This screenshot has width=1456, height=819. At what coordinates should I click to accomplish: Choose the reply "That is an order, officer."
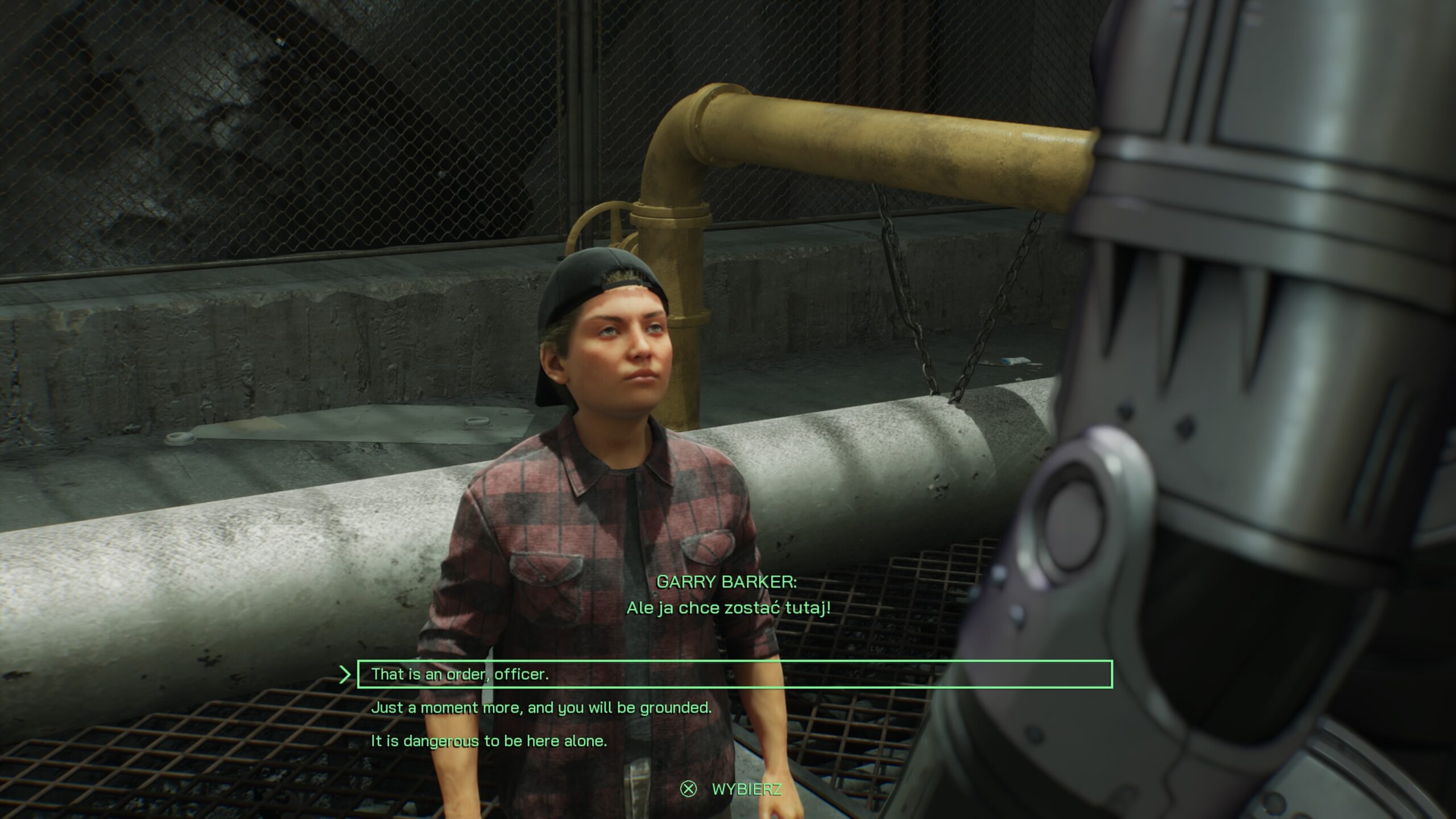click(460, 675)
